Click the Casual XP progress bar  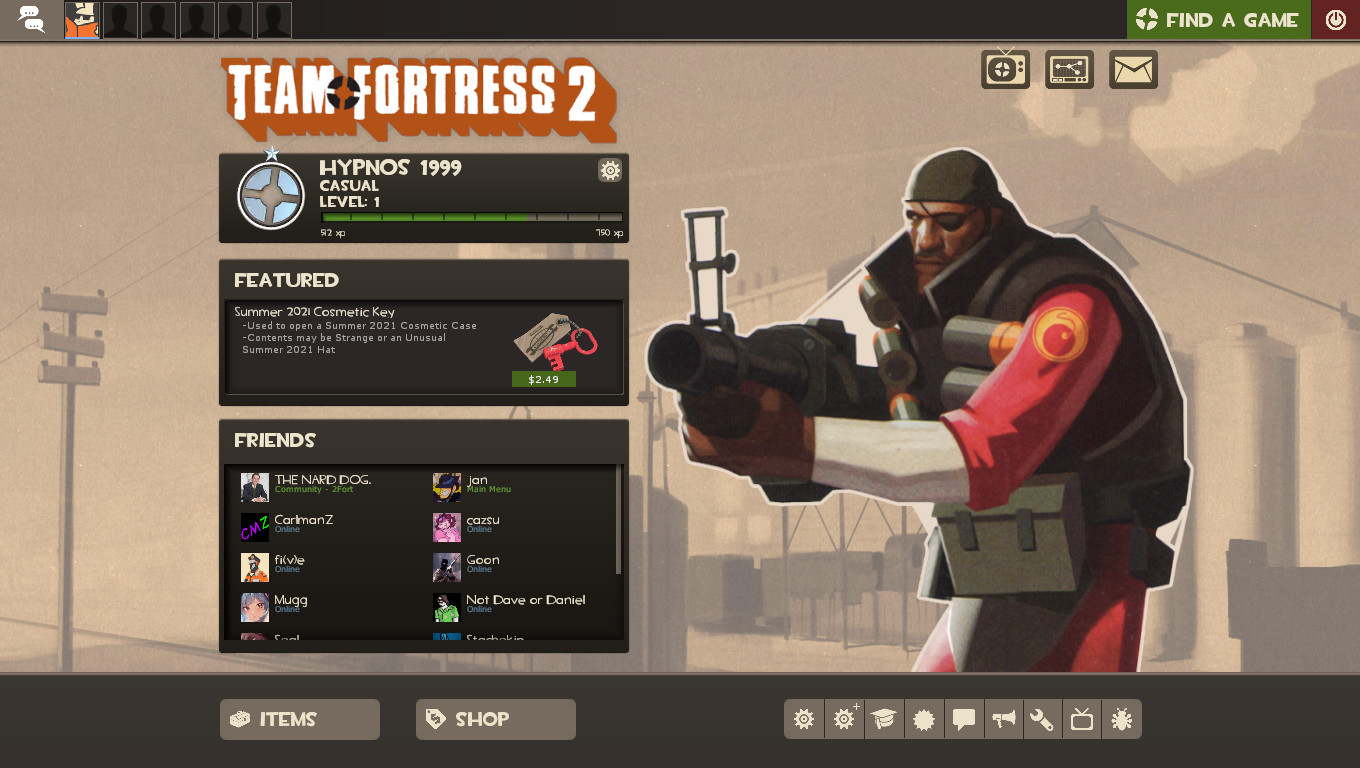click(470, 216)
